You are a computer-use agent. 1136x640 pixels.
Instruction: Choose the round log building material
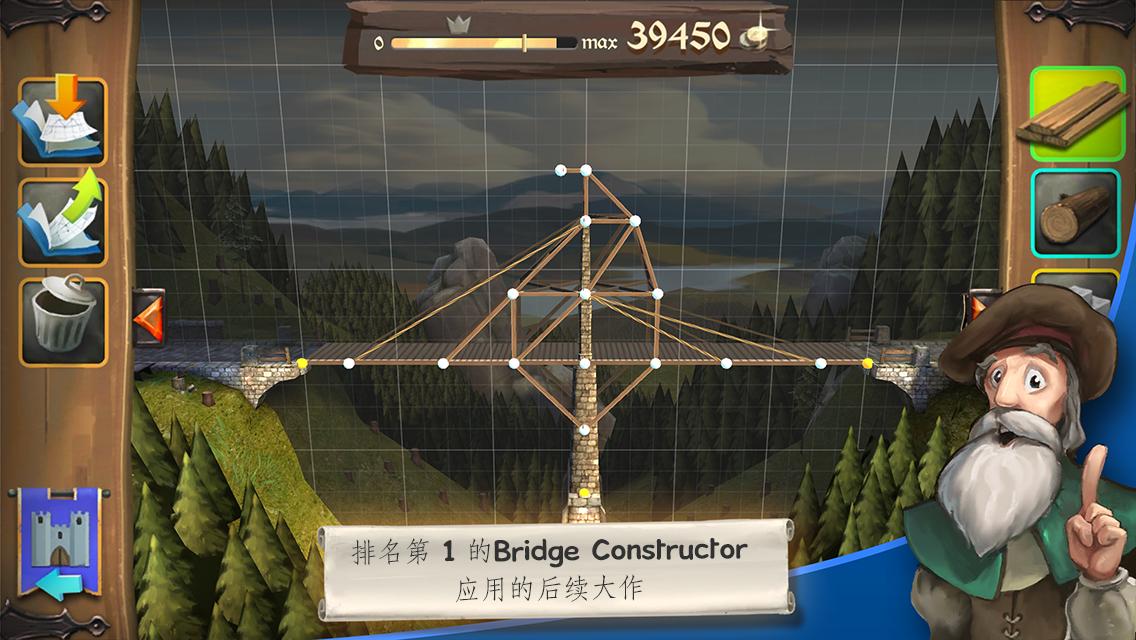[1076, 213]
